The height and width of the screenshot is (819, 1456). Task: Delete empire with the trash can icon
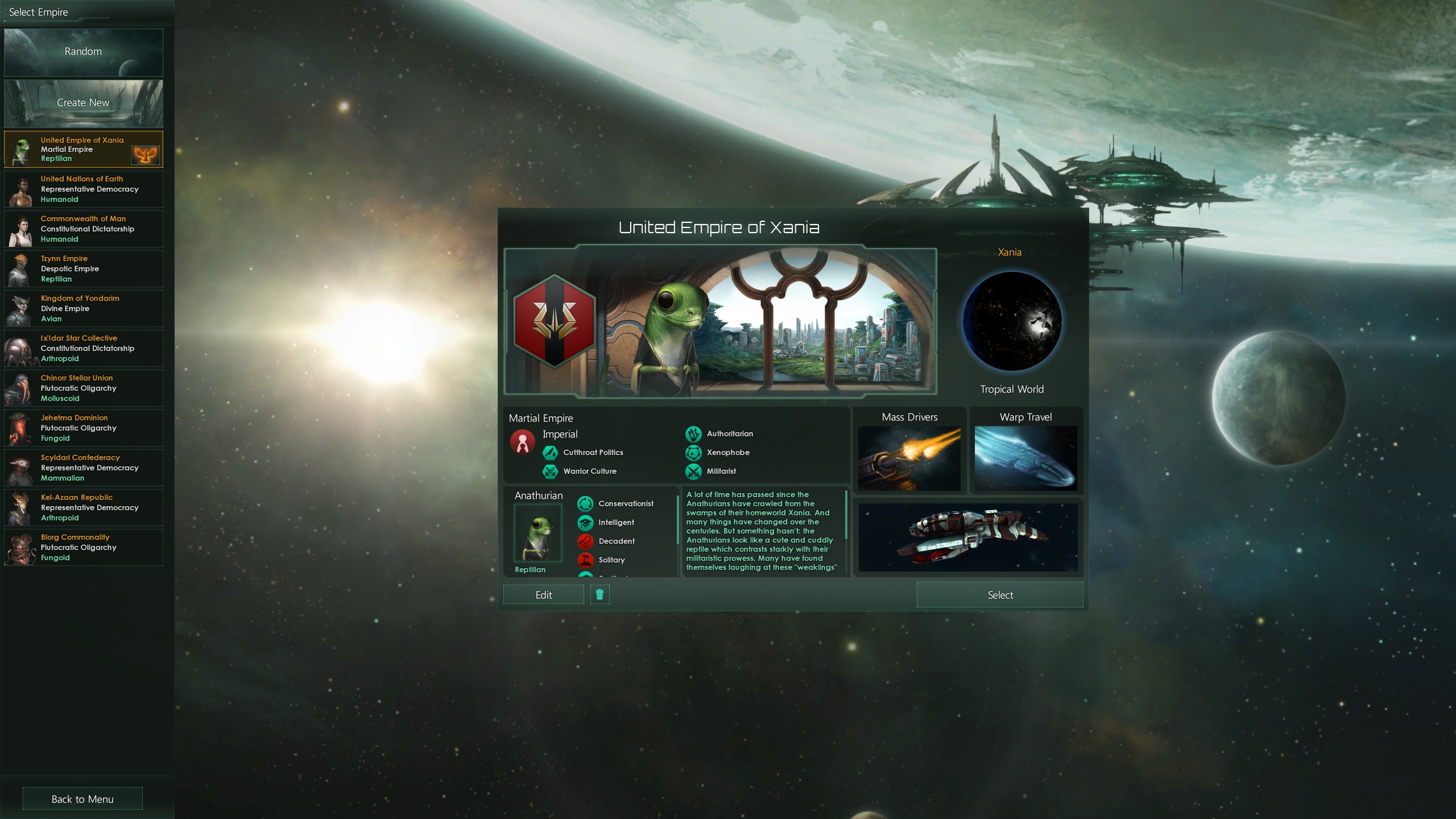(x=599, y=595)
